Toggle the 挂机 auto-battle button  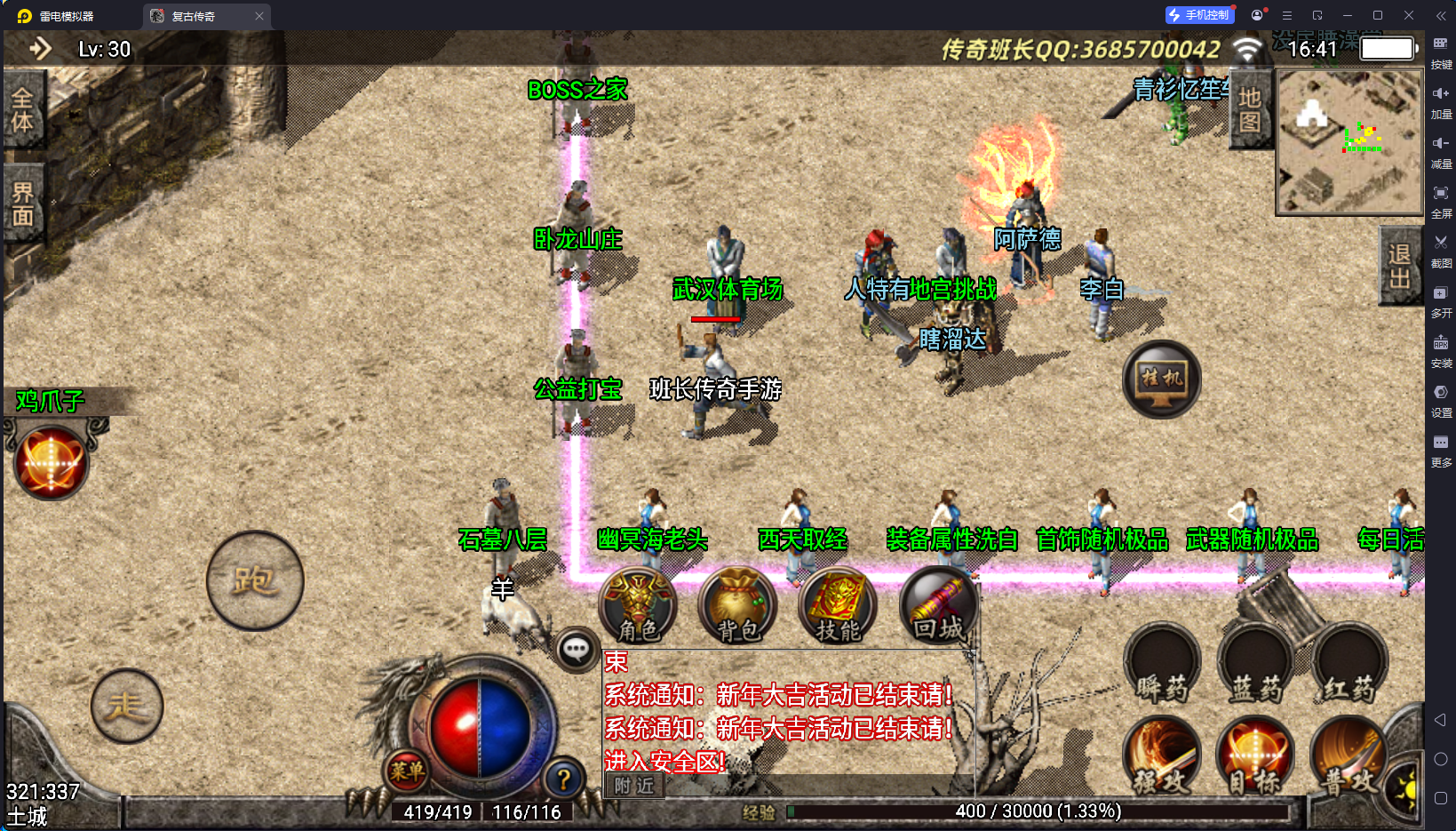point(1161,380)
